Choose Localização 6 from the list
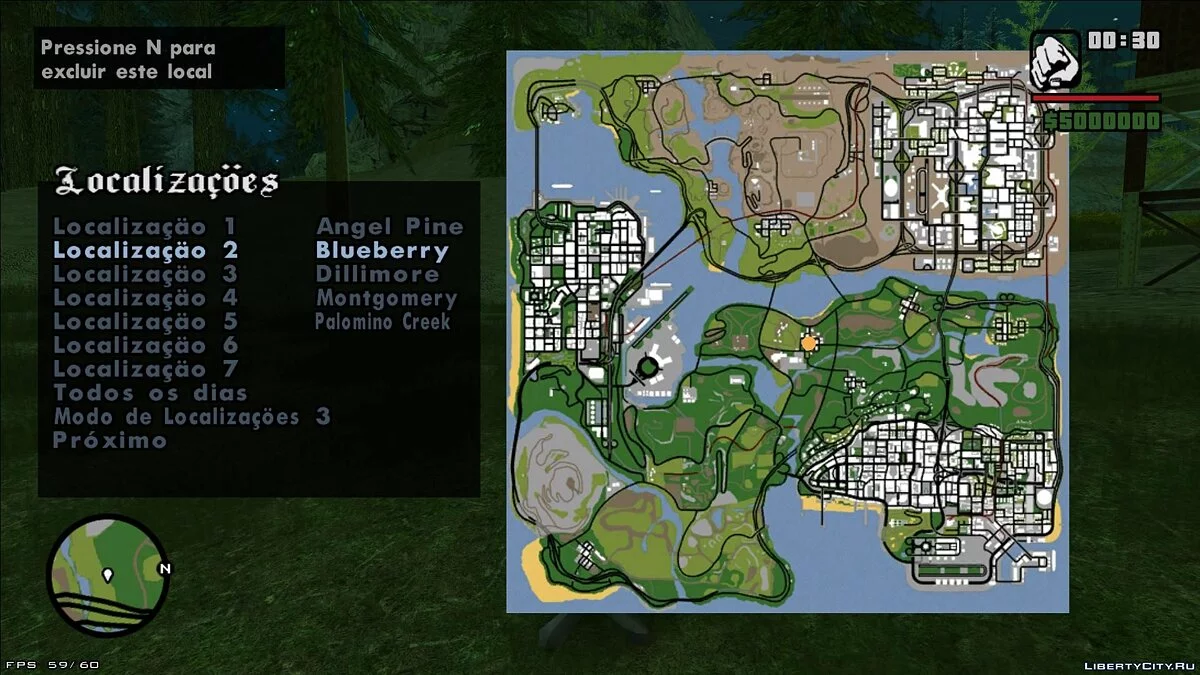Screen dimensions: 1200x675 pyautogui.click(x=145, y=346)
